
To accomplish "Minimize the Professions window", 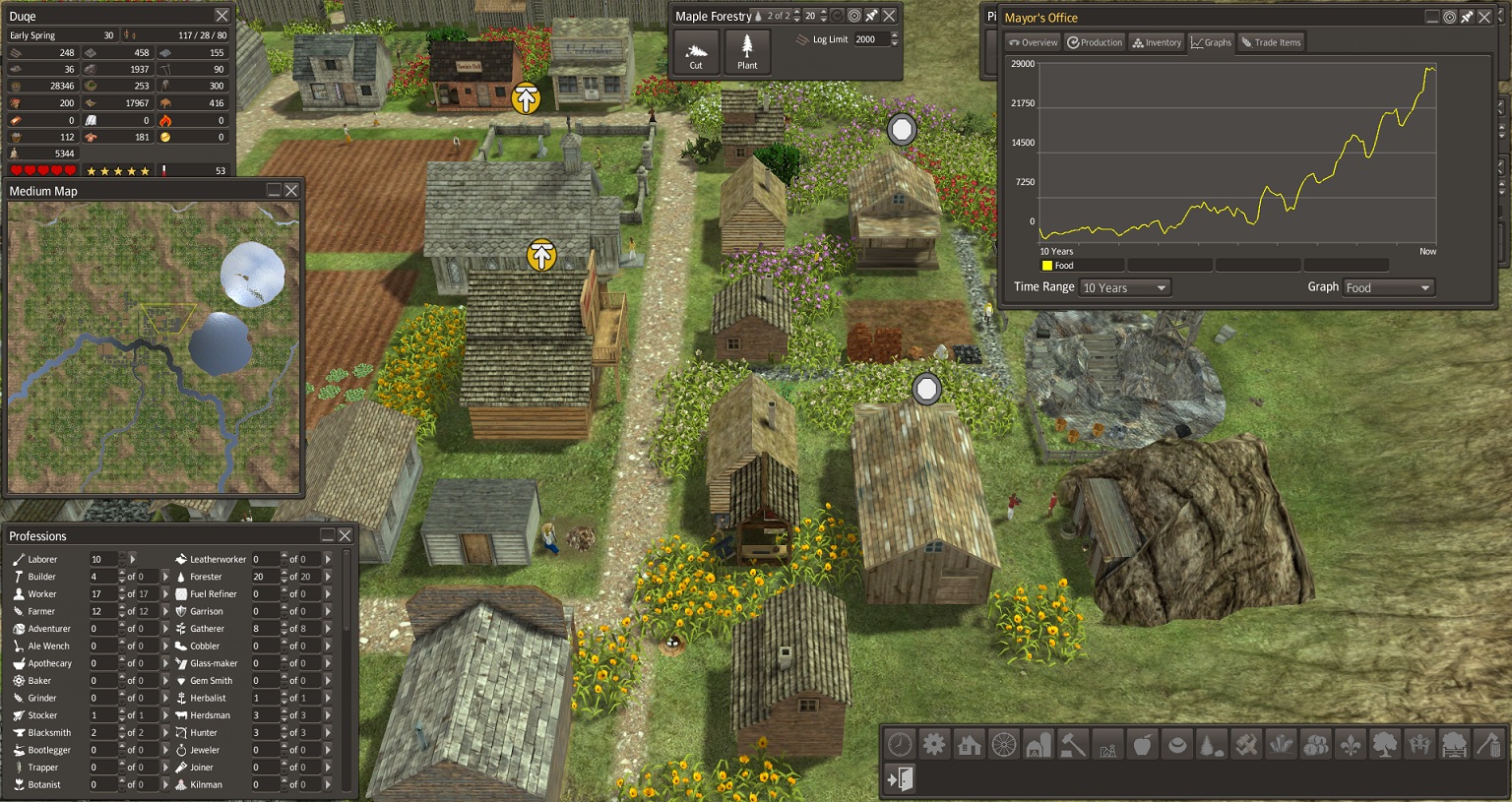I will click(x=327, y=535).
